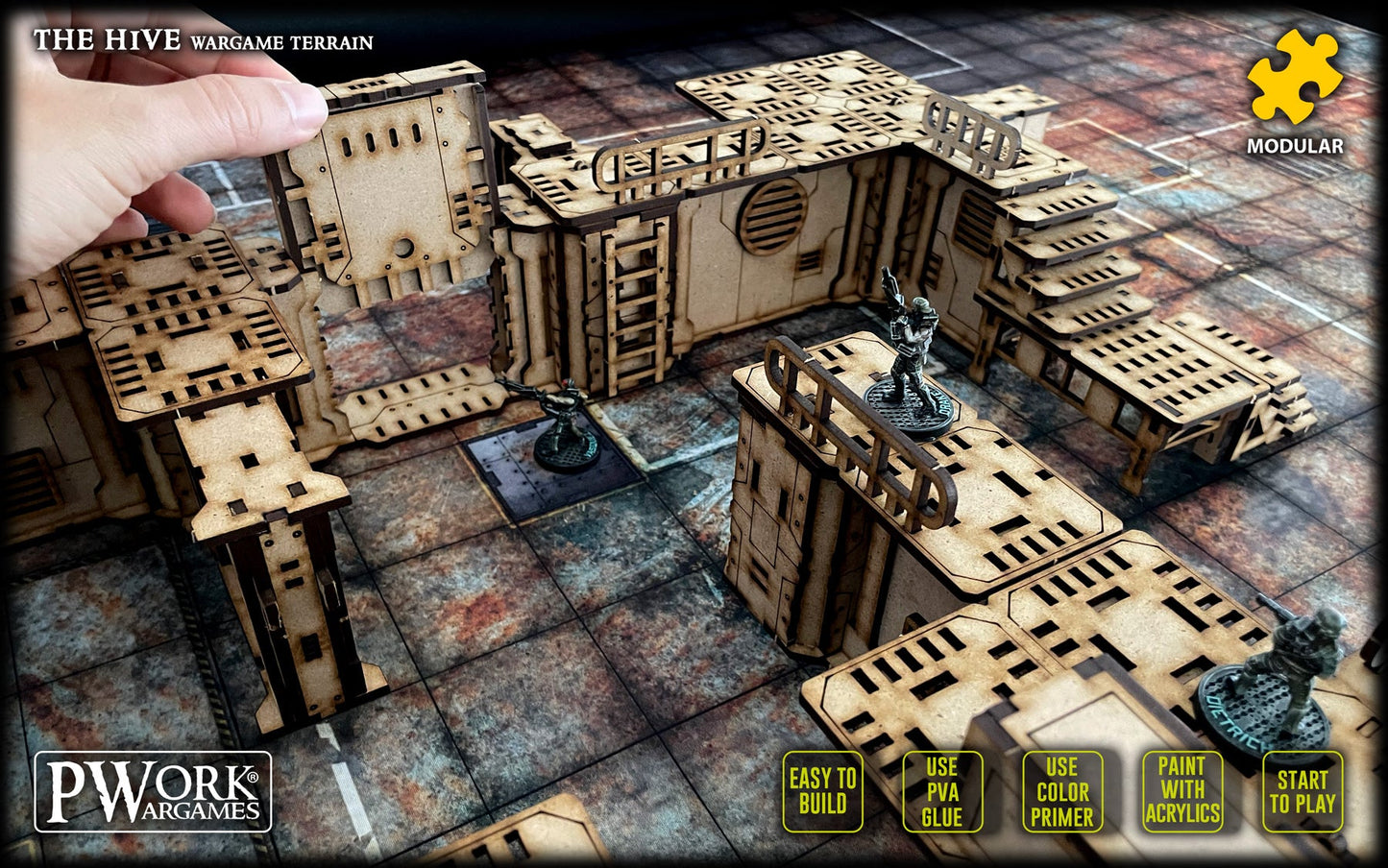The image size is (1388, 868).
Task: Select the Use PVA Glue badge
Action: click(941, 791)
